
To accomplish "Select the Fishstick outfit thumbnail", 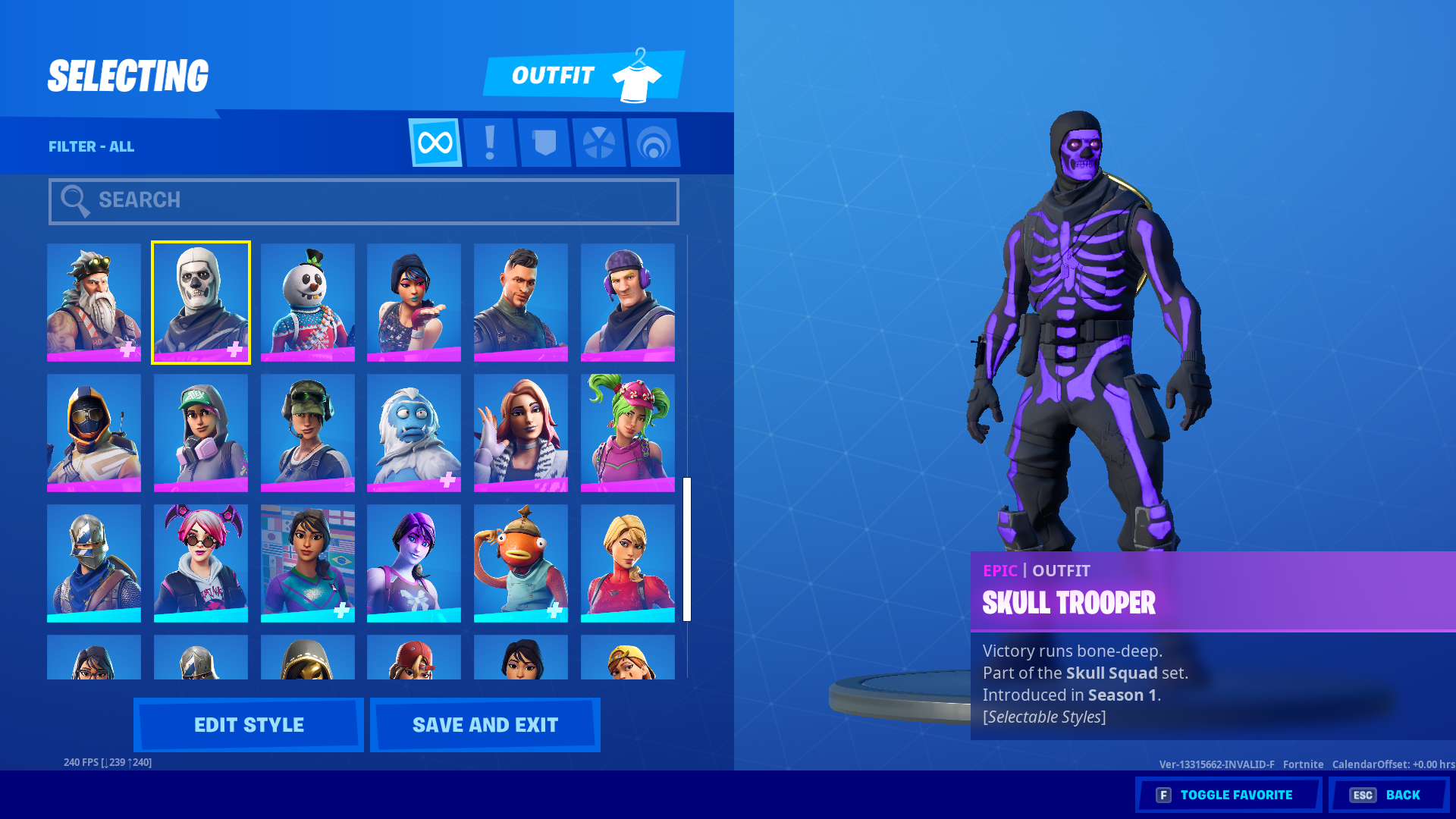I will pos(521,561).
